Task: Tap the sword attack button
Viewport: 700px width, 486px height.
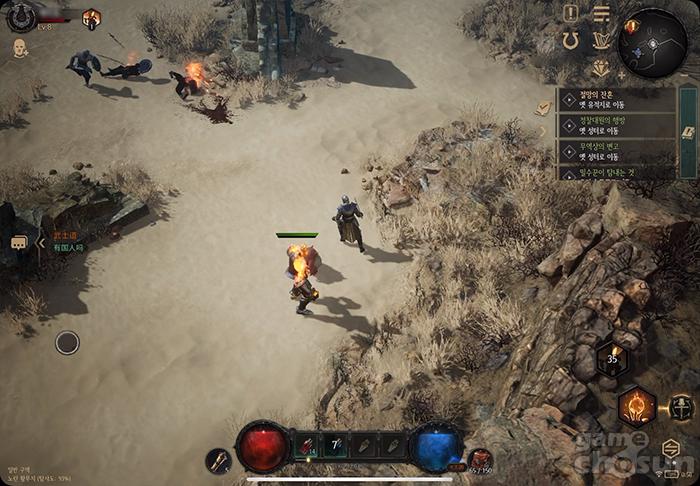Action: 682,406
